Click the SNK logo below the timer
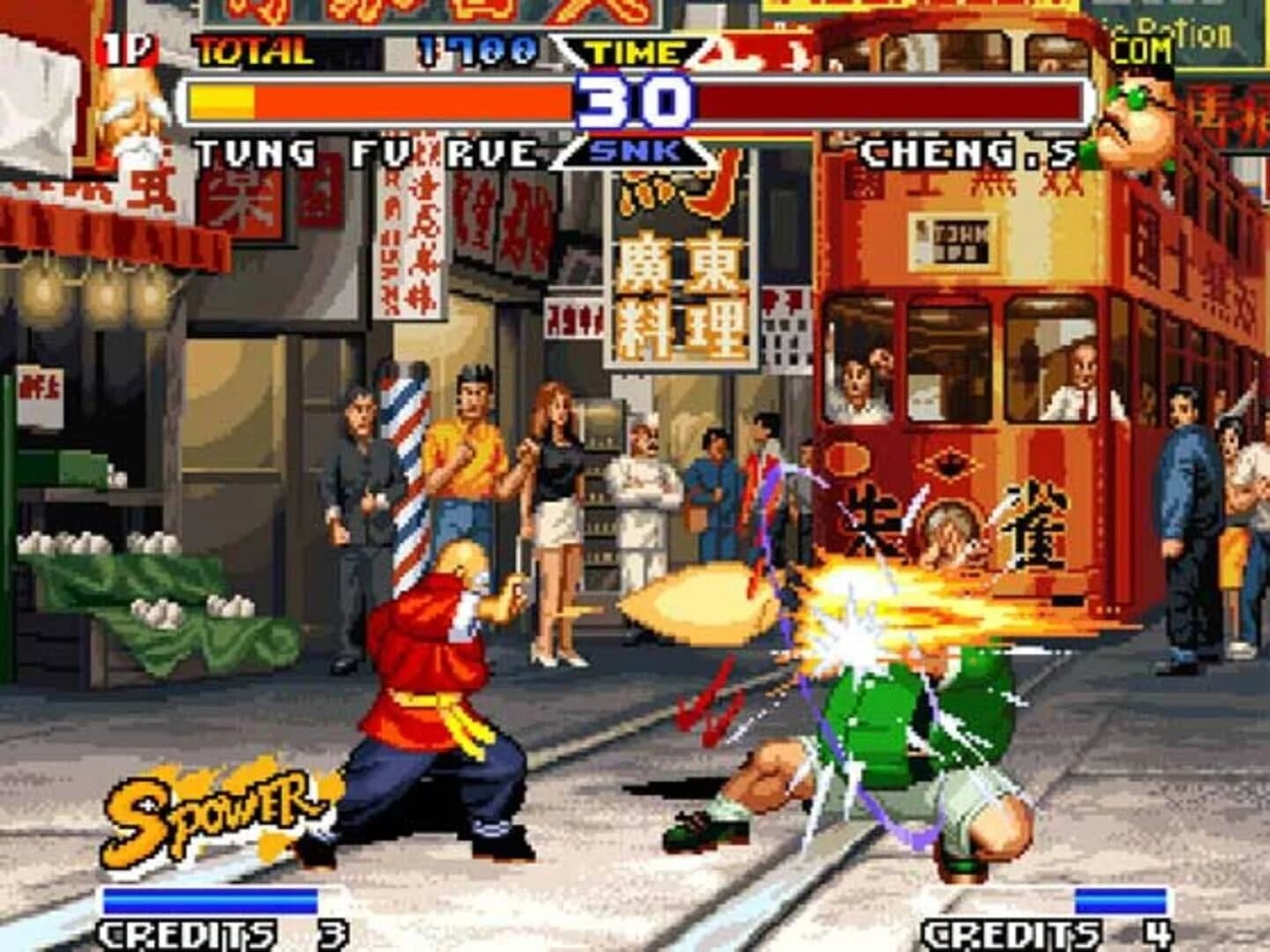The height and width of the screenshot is (952, 1270). pyautogui.click(x=637, y=152)
